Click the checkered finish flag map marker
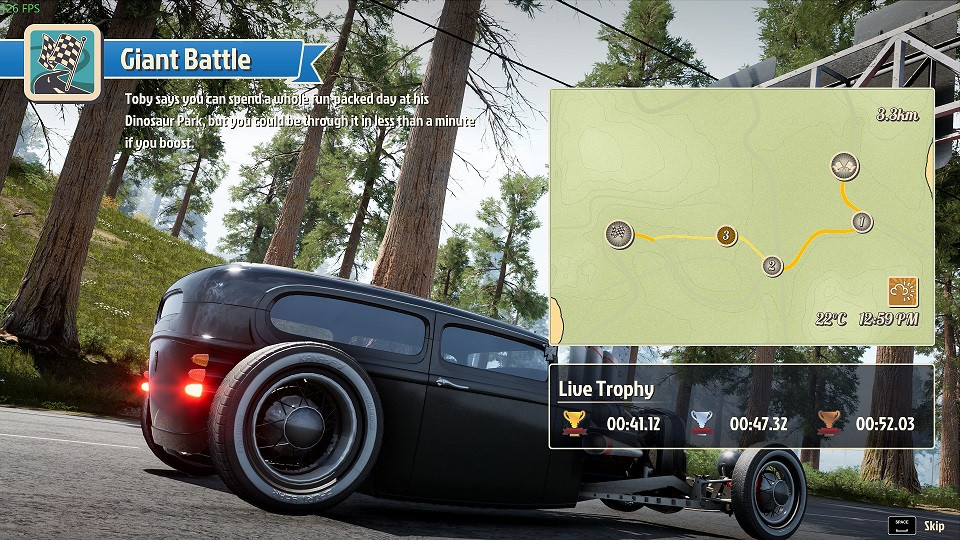This screenshot has width=960, height=540. [620, 234]
